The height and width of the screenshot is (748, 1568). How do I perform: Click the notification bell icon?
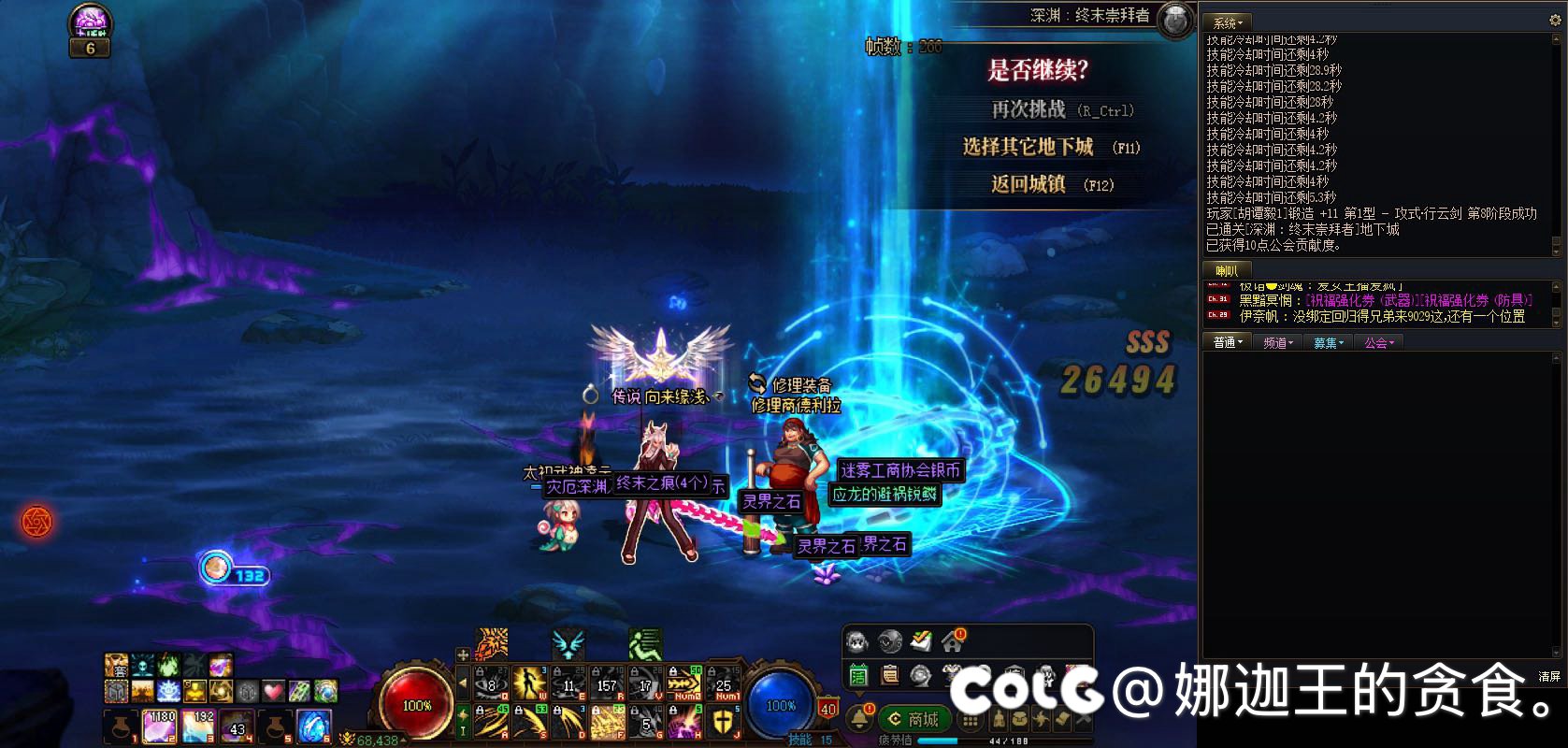point(858,718)
